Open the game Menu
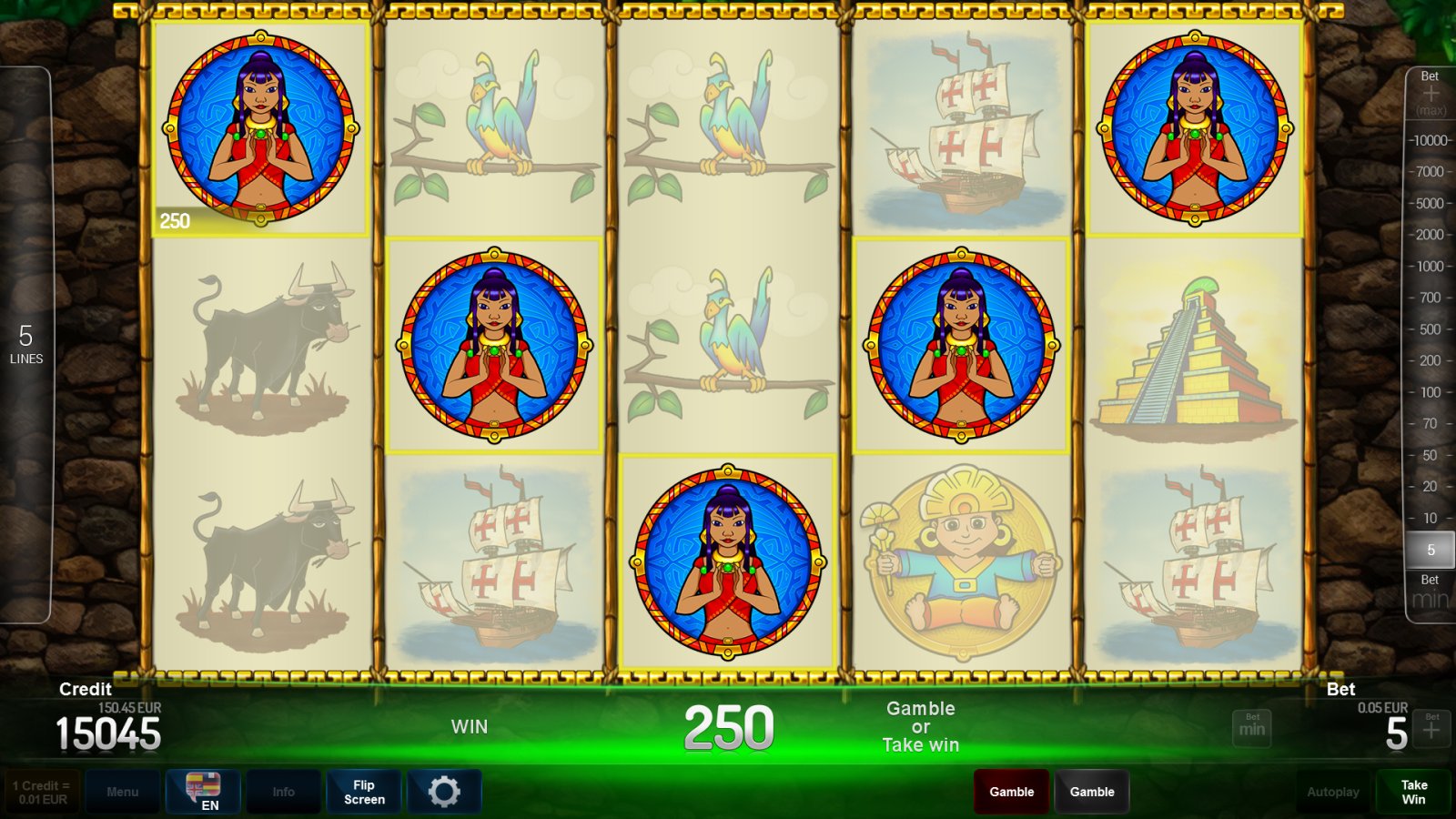 point(123,791)
